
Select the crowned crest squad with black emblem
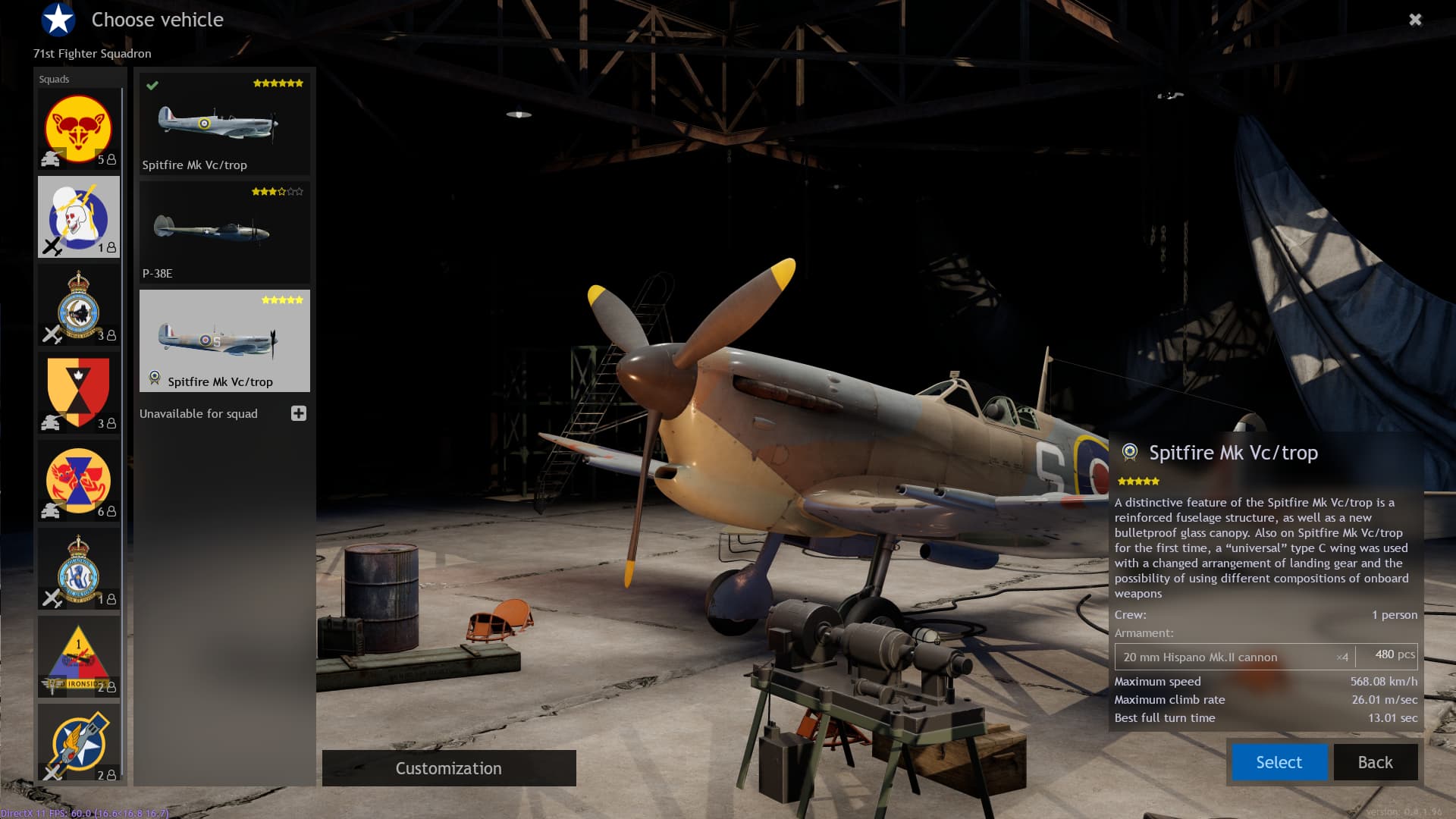(79, 306)
